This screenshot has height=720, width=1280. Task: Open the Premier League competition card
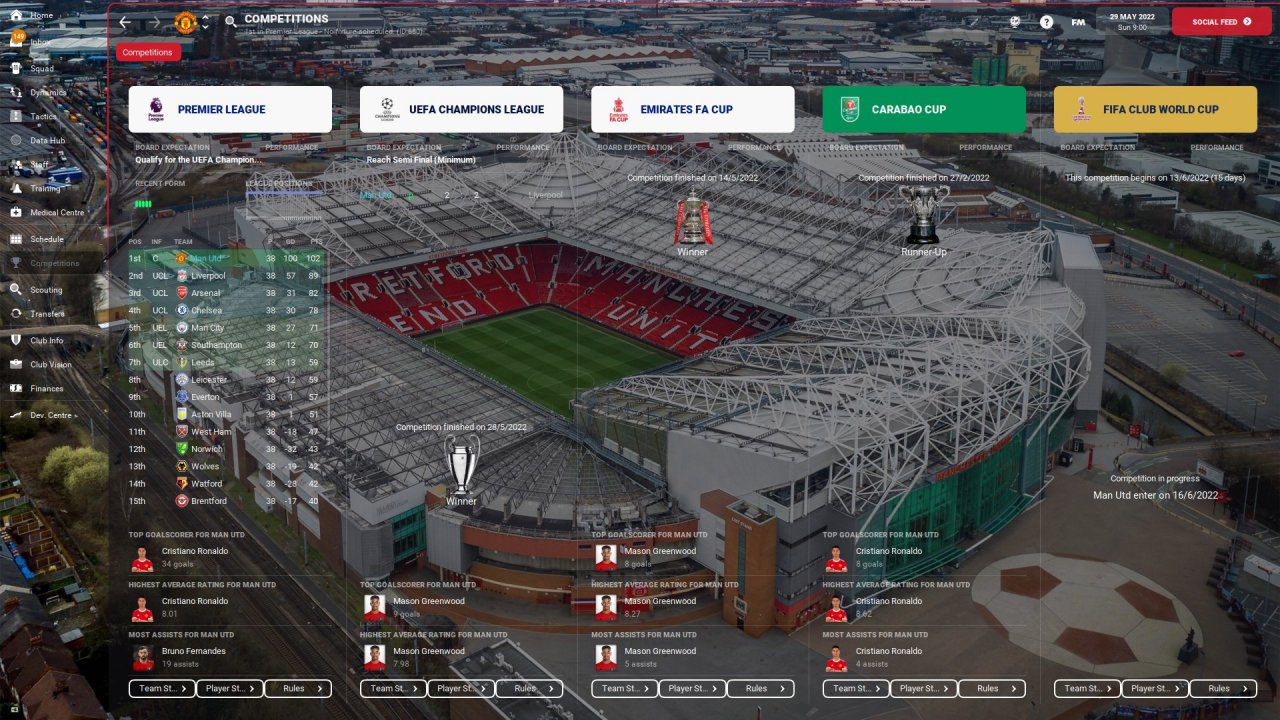pos(230,110)
